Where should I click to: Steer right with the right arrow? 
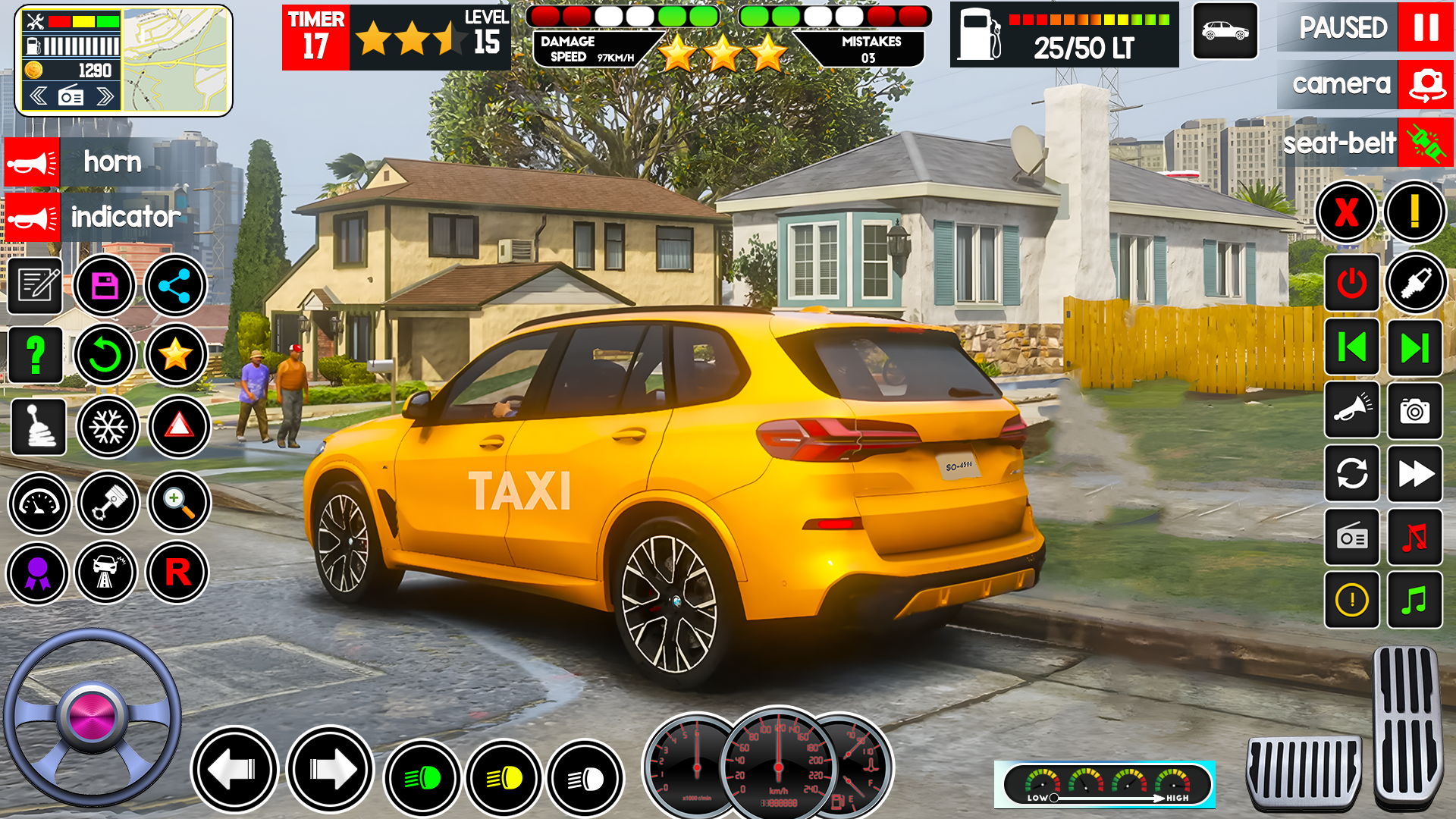330,770
